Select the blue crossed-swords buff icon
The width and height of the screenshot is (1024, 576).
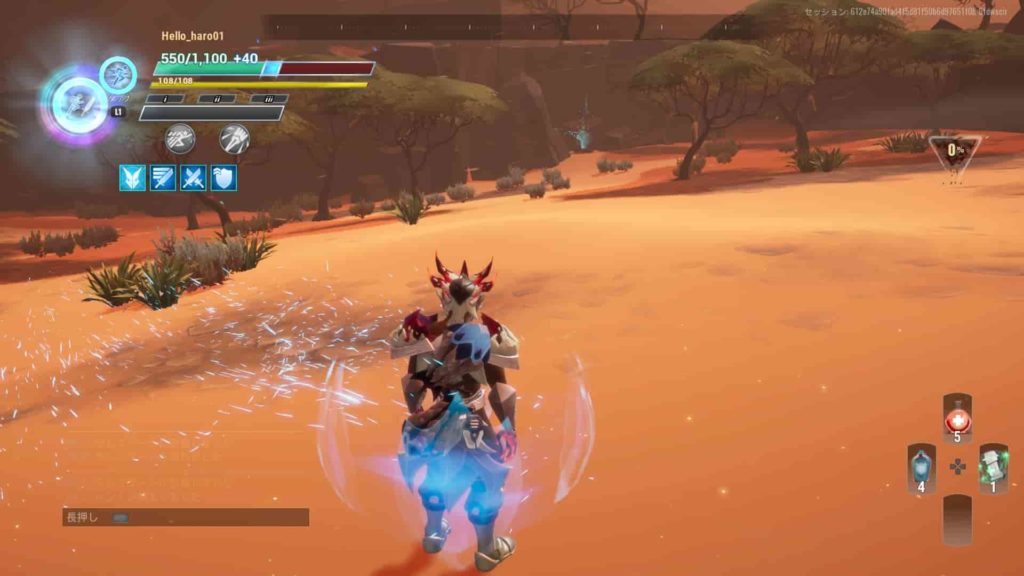[x=193, y=178]
